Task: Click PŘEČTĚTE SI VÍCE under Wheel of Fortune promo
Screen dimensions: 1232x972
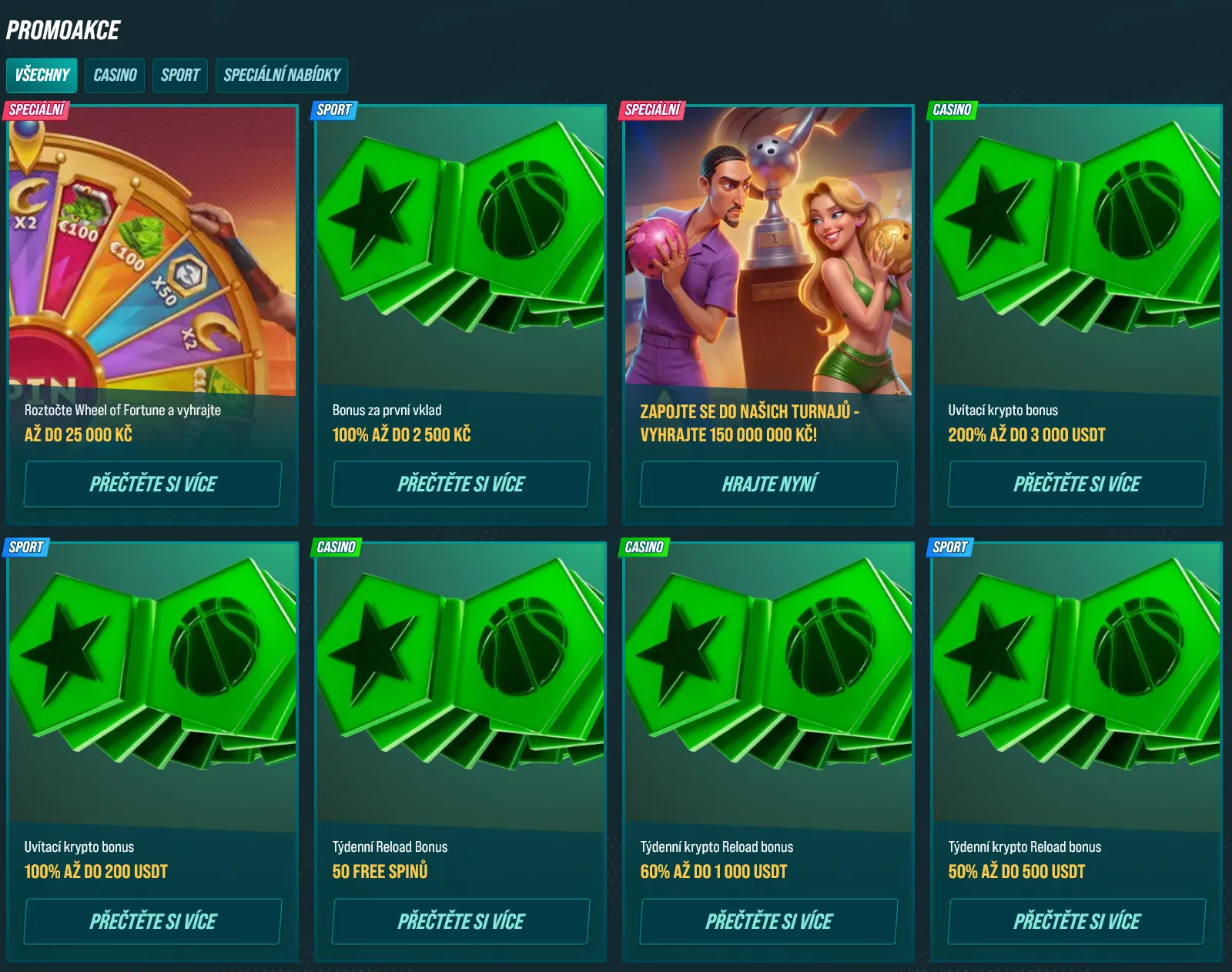Action: pyautogui.click(x=152, y=484)
